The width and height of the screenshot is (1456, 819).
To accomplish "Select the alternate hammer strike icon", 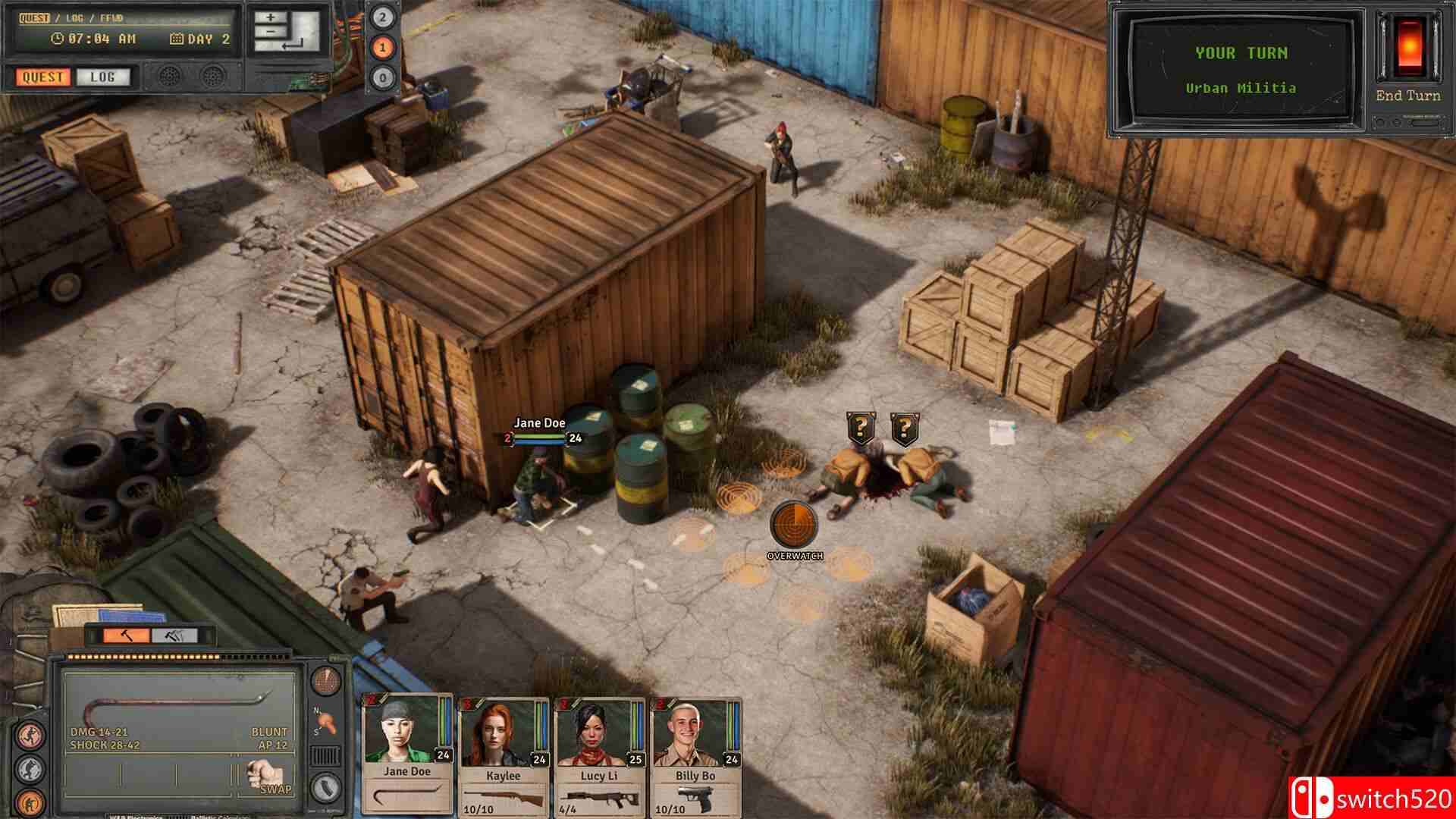I will coord(174,635).
